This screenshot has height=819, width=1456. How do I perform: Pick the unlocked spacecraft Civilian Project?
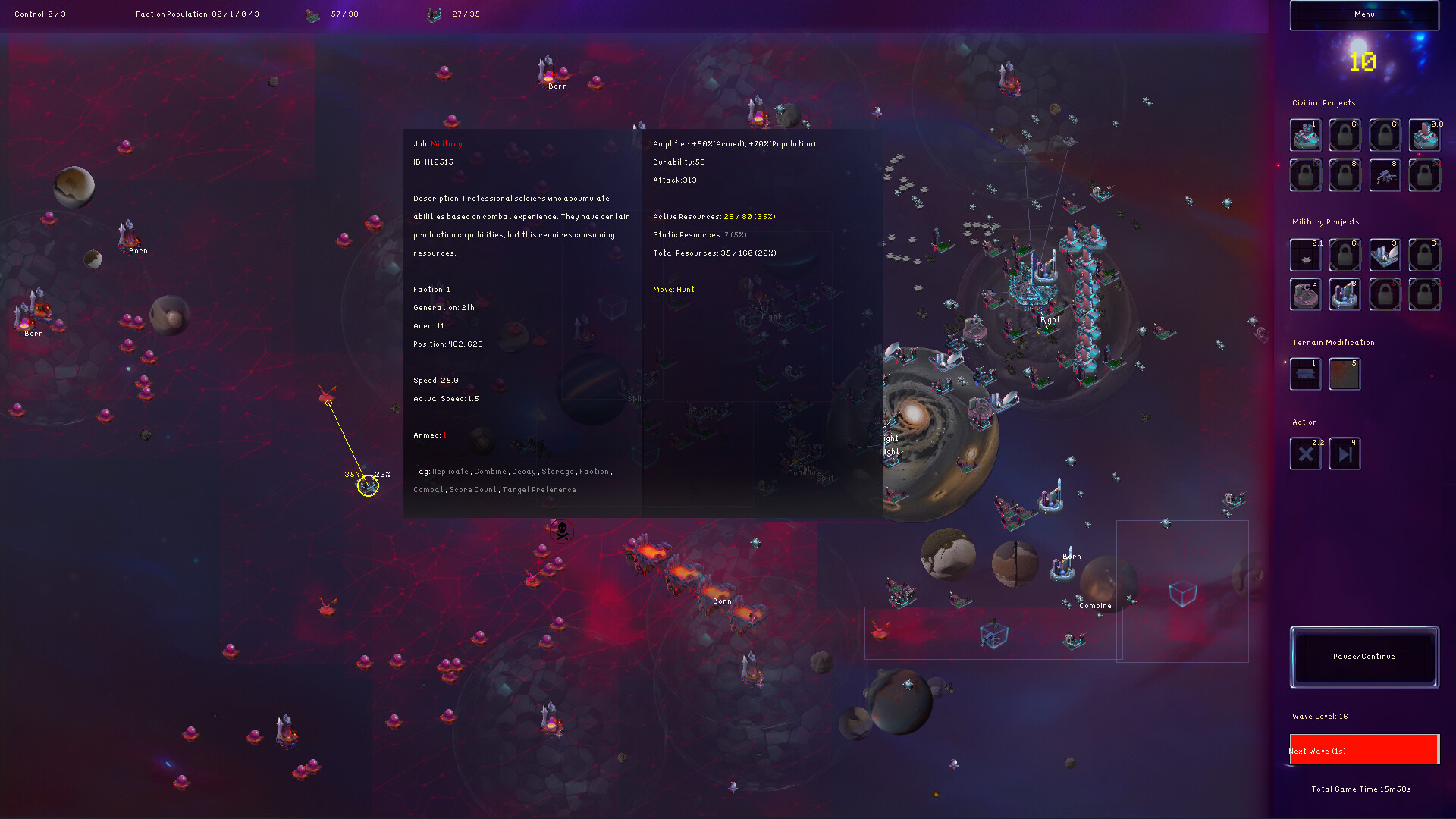(1385, 175)
